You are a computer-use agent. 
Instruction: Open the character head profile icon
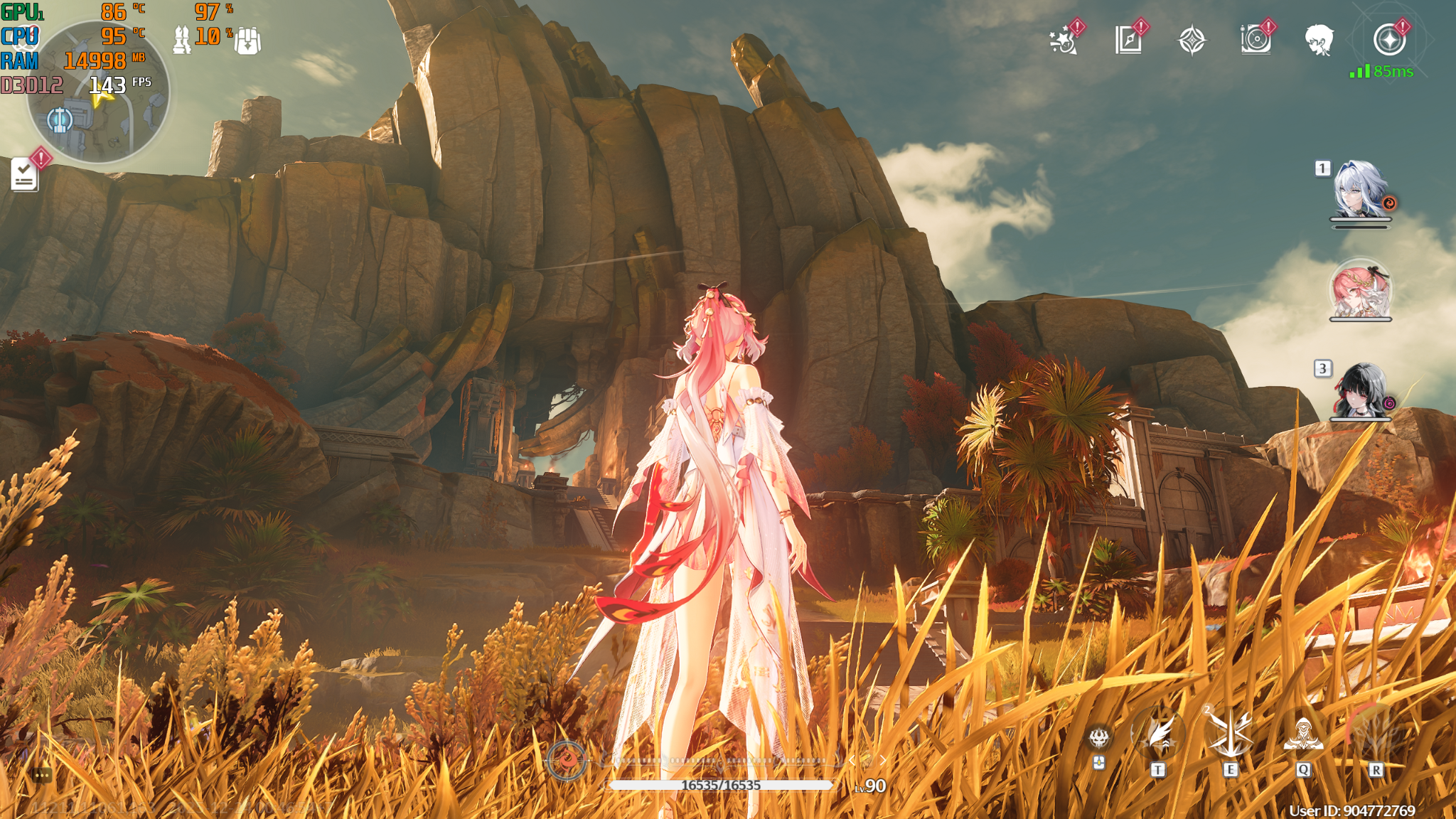(1319, 41)
